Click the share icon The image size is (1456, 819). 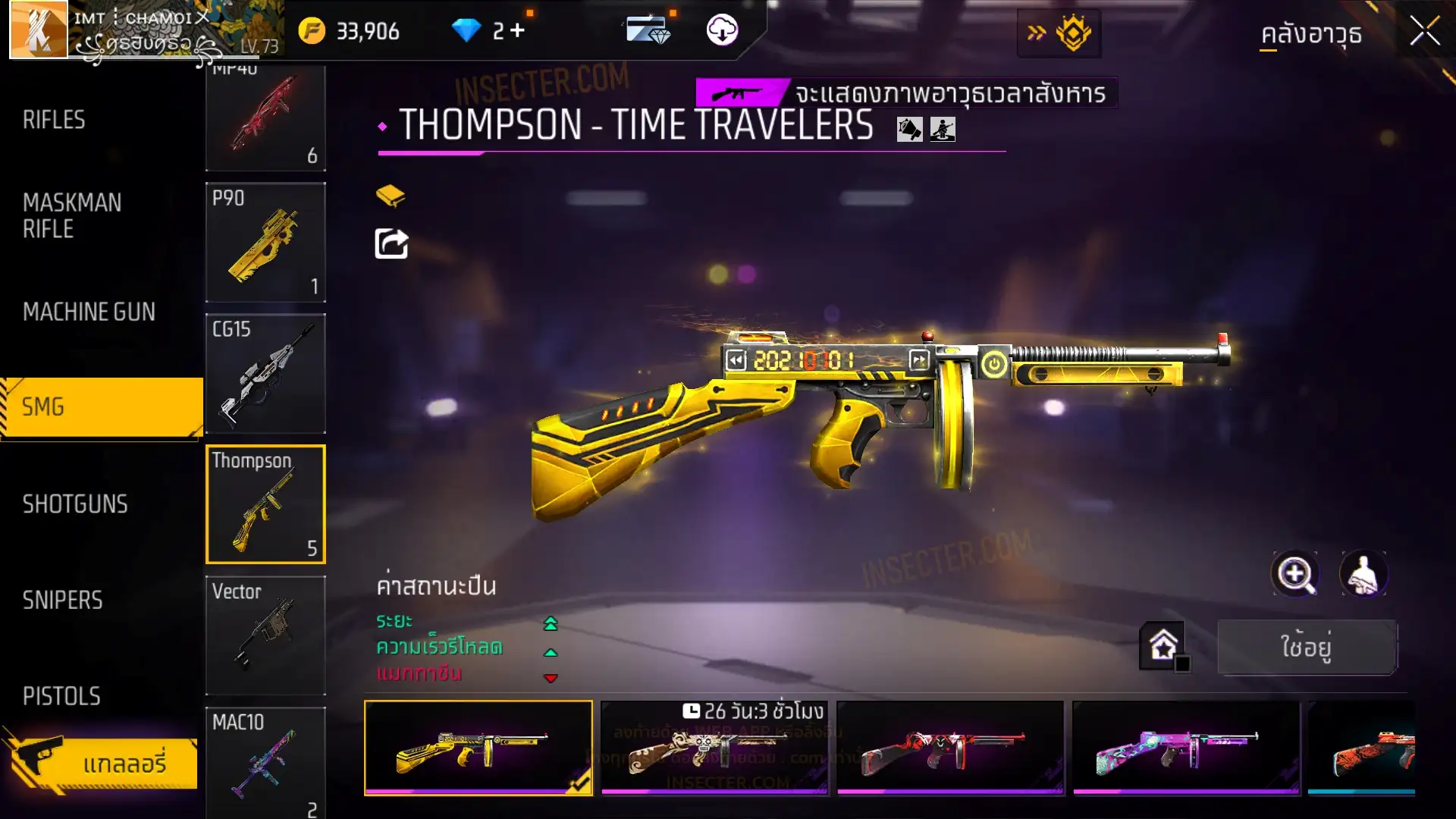pyautogui.click(x=391, y=244)
